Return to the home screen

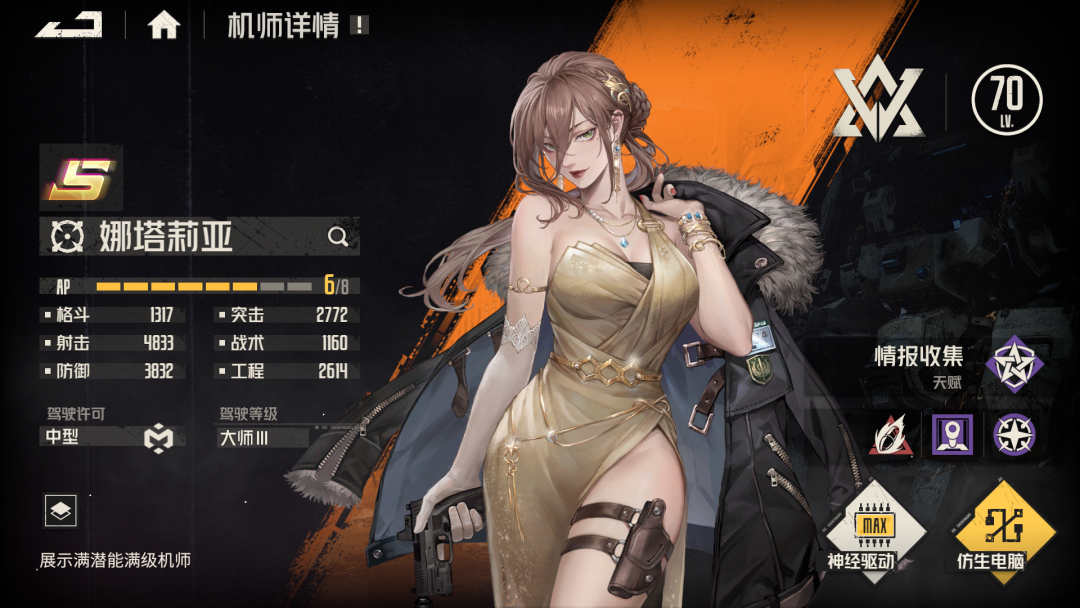coord(164,25)
